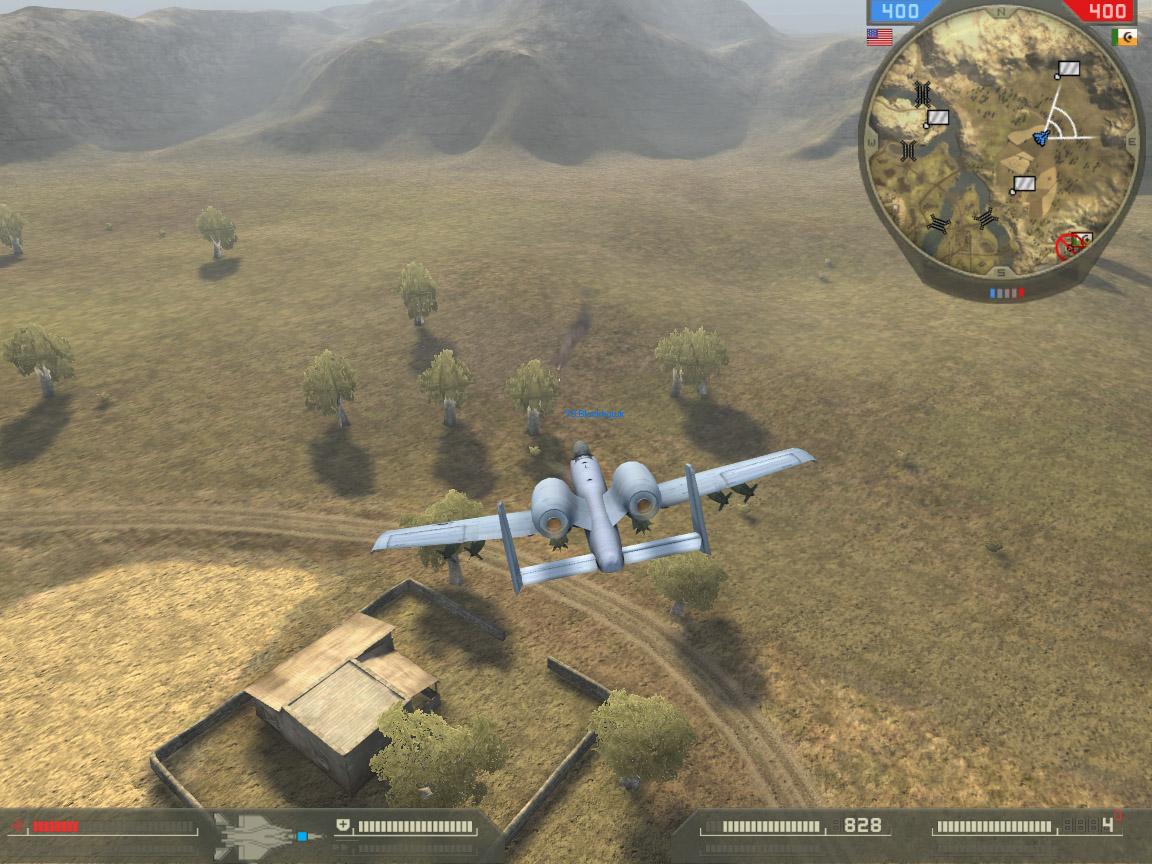Click the crossed-out MEC base marker on minimap
1152x864 pixels.
click(x=1073, y=244)
